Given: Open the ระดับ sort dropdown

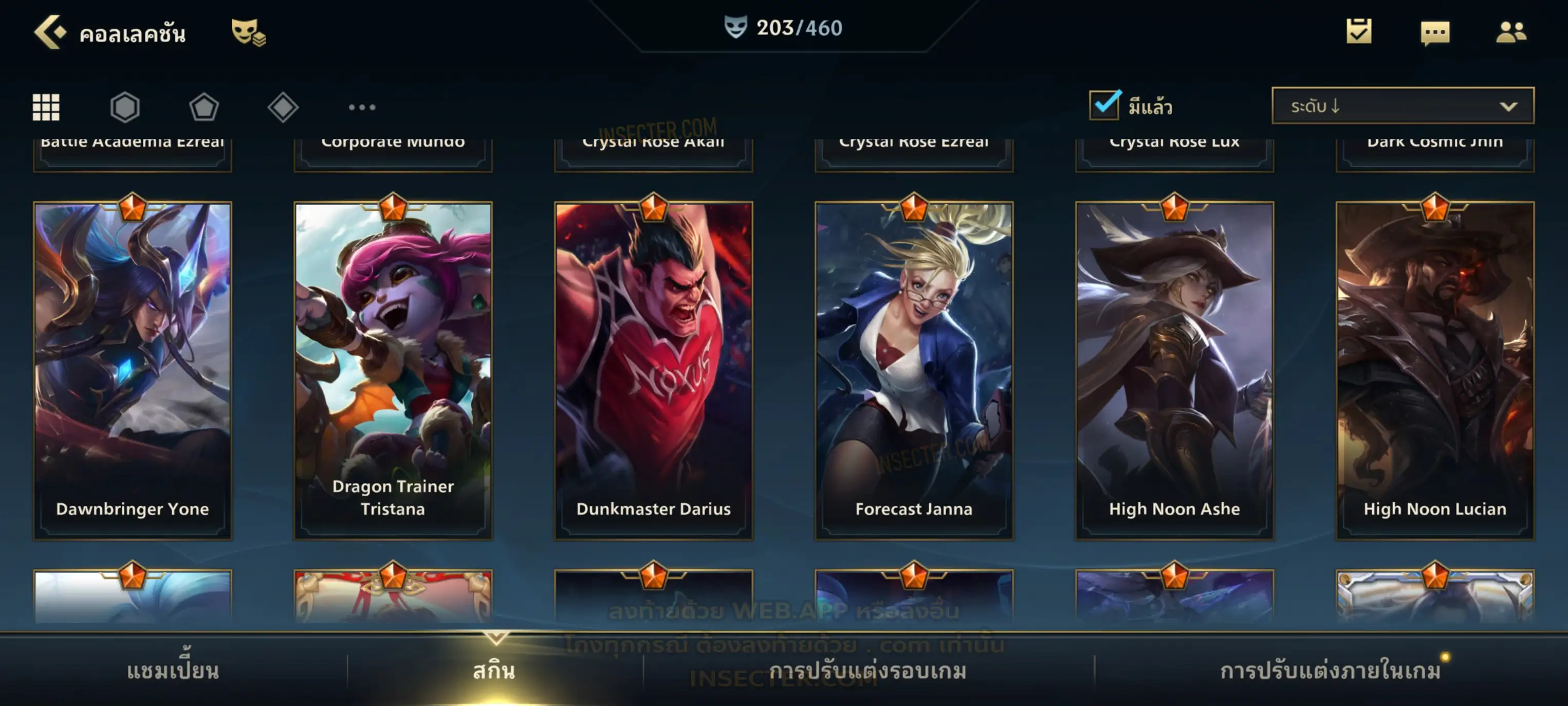Looking at the screenshot, I should (x=1402, y=106).
